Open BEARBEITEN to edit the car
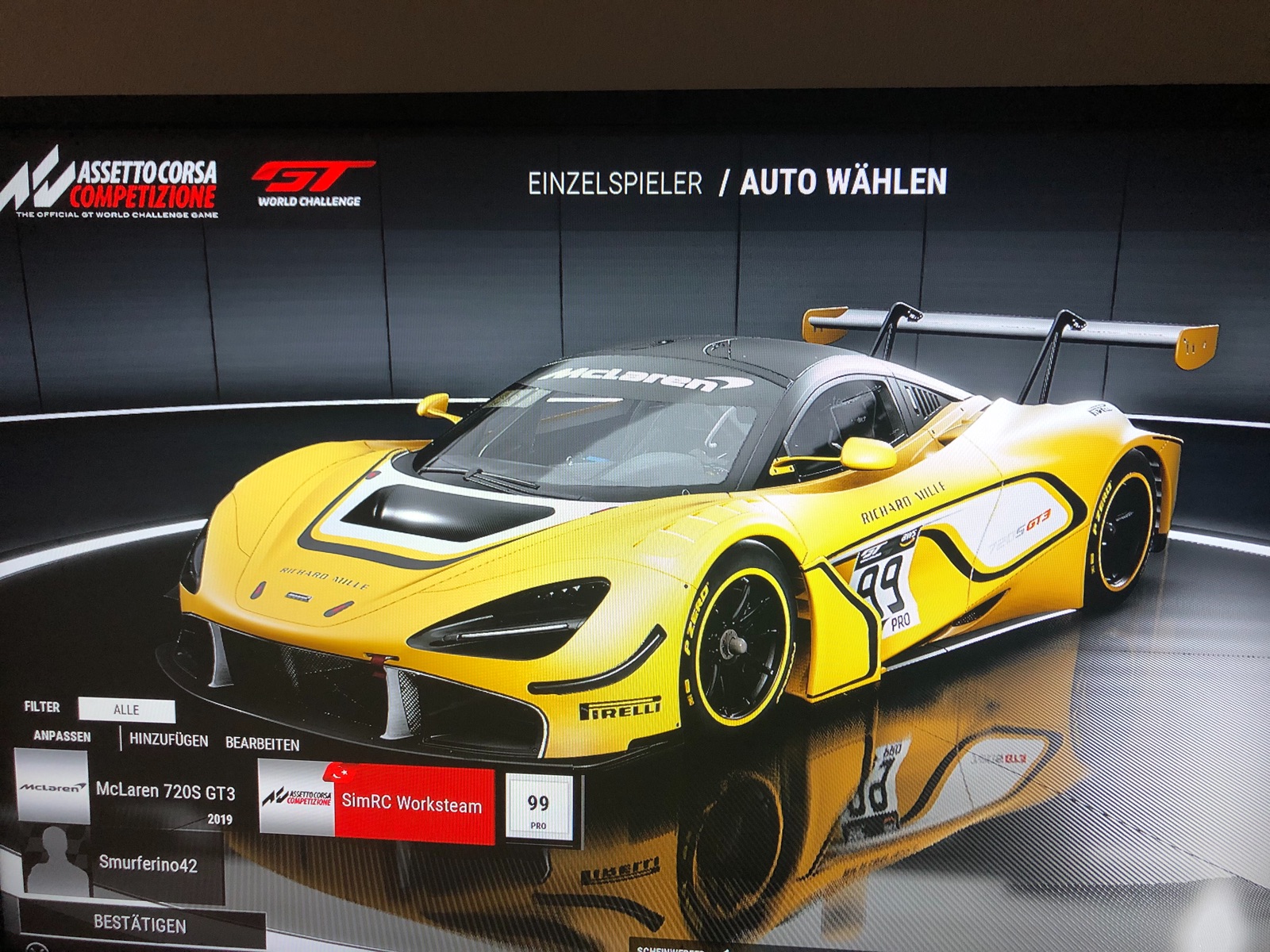Viewport: 1270px width, 952px height. coord(262,744)
